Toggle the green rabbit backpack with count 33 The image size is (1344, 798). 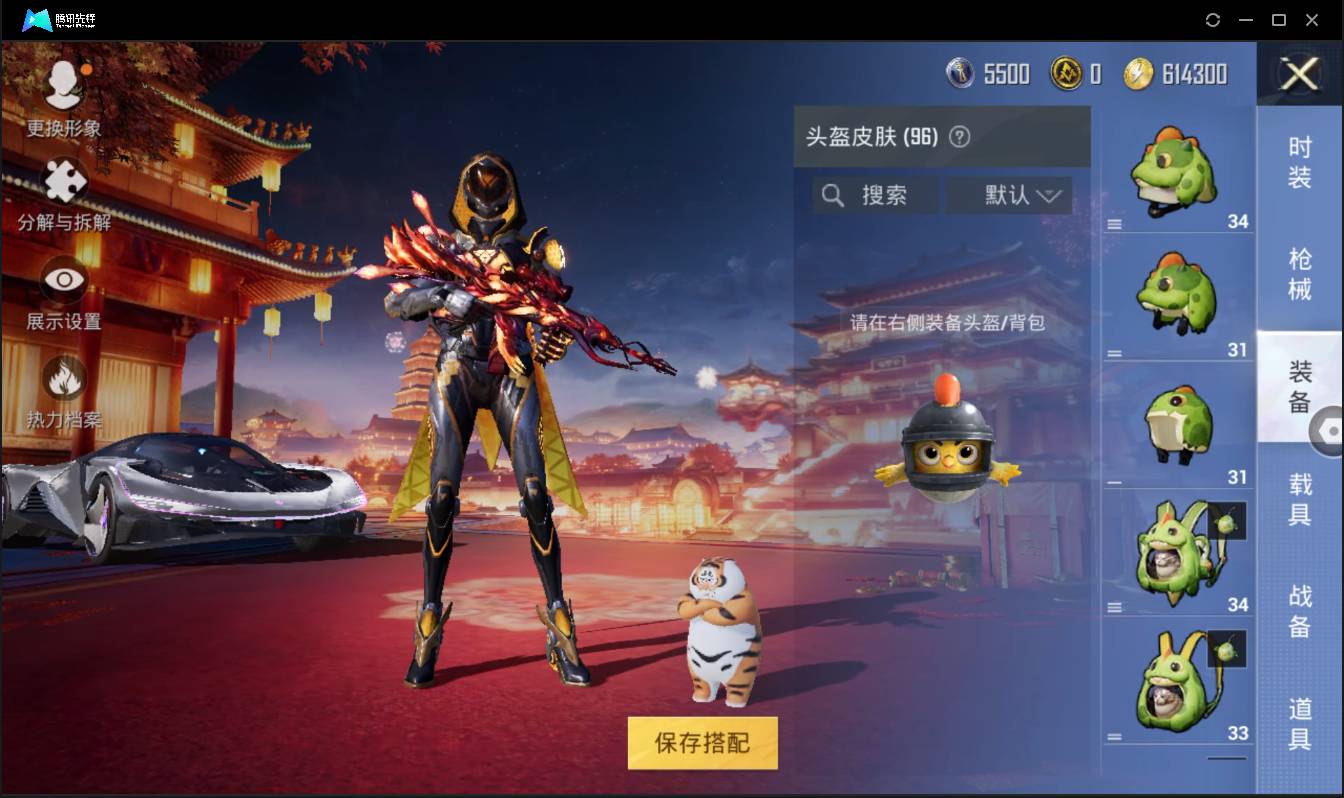[1178, 680]
